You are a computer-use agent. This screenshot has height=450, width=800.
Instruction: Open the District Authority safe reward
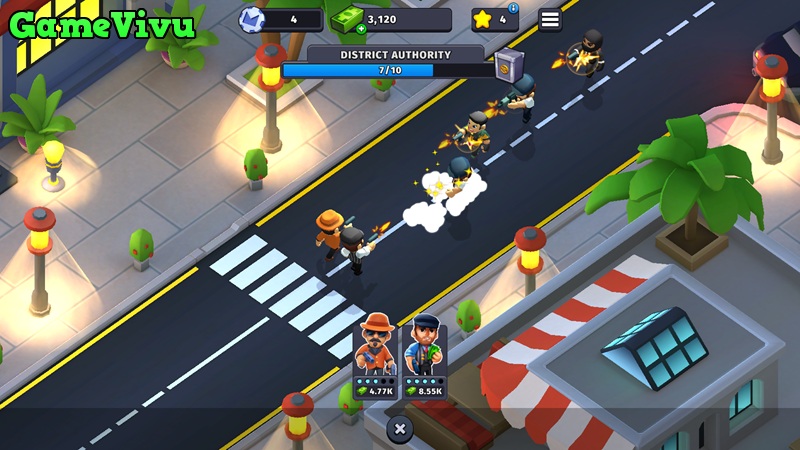pos(509,64)
